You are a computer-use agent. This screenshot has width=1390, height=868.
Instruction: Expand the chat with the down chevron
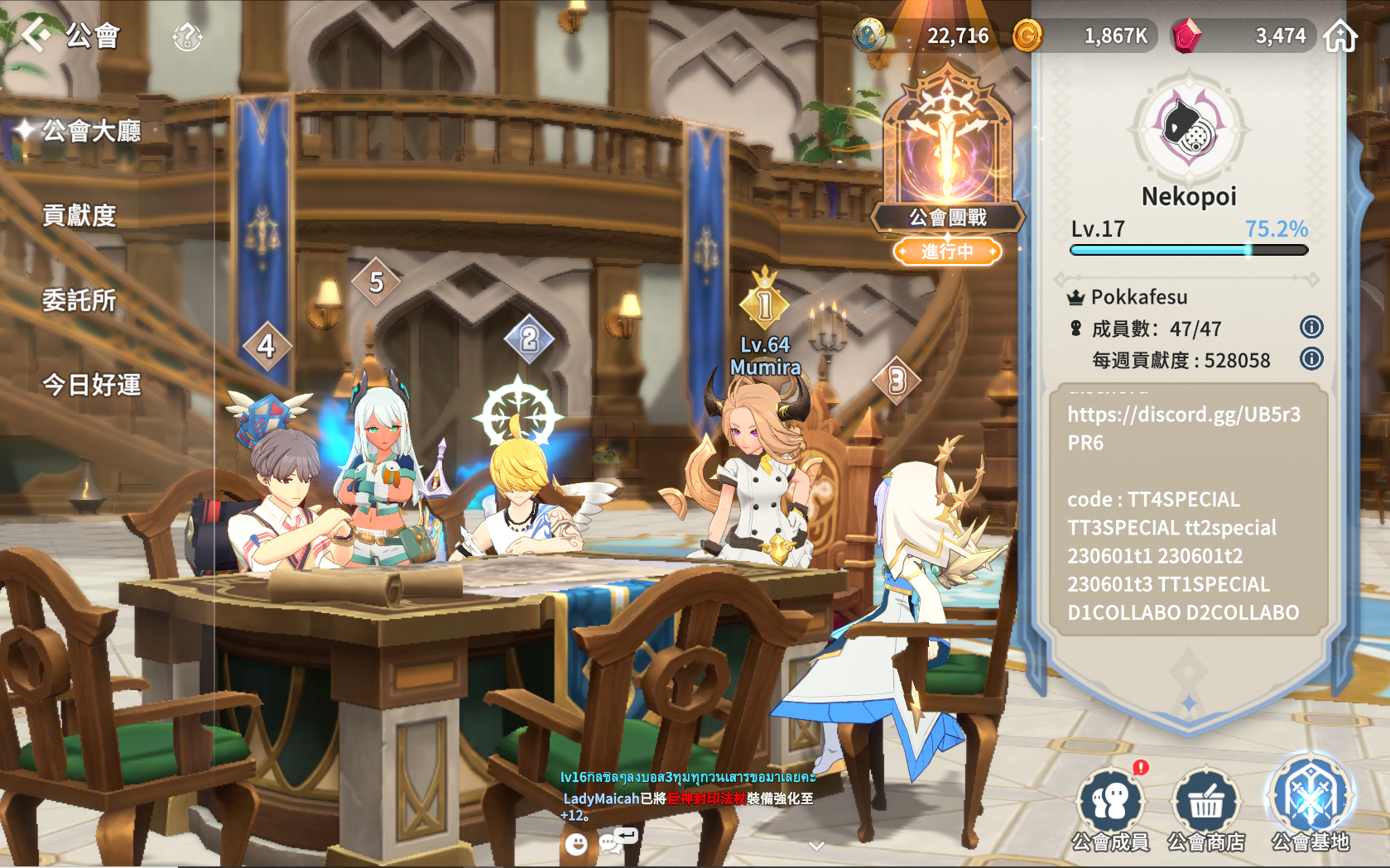click(x=816, y=846)
